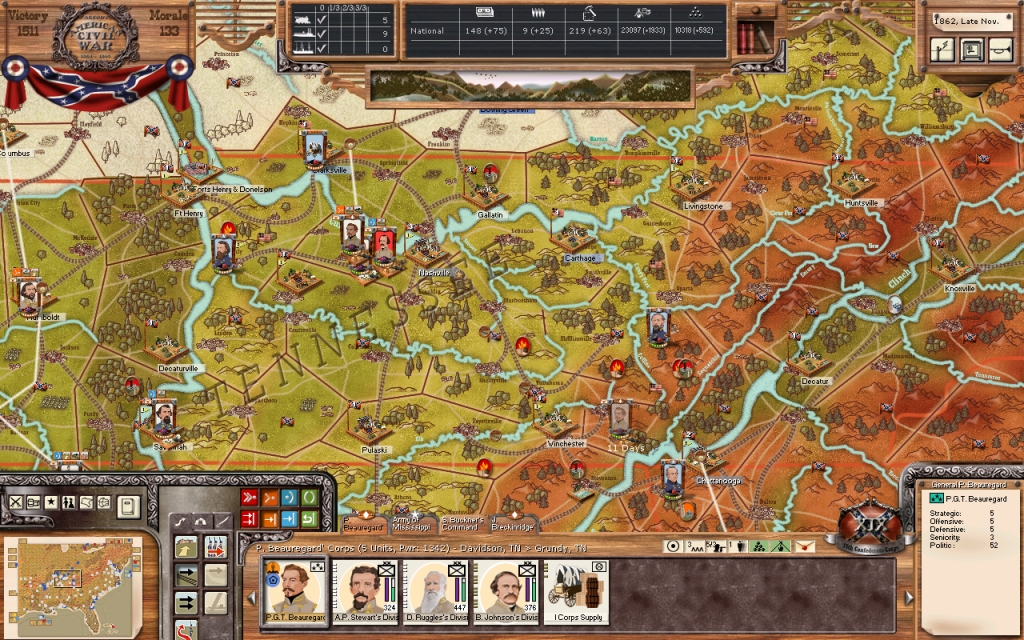Screen dimensions: 1024x640
Task: Show next units with right arrow
Action: (908, 597)
